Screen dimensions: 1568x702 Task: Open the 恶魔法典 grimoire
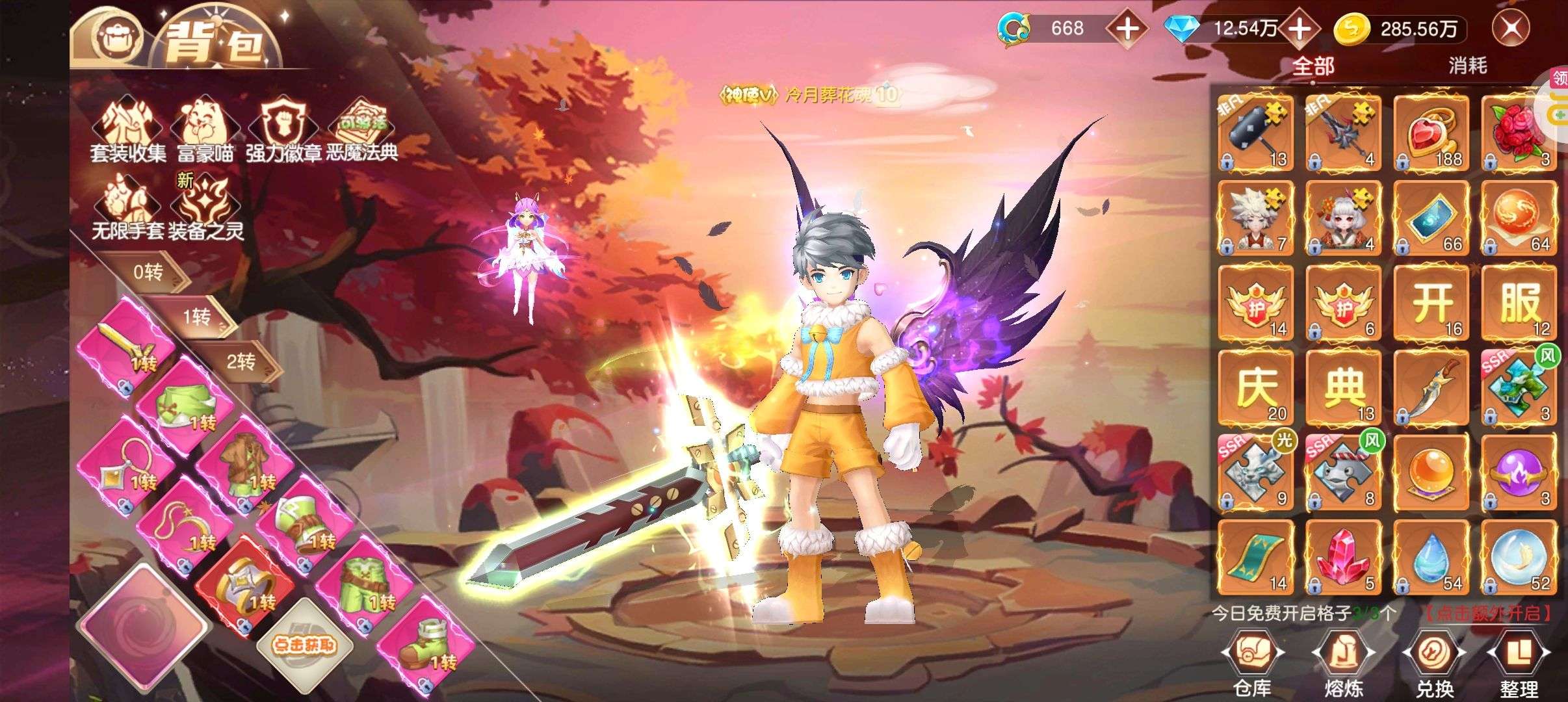(x=362, y=131)
